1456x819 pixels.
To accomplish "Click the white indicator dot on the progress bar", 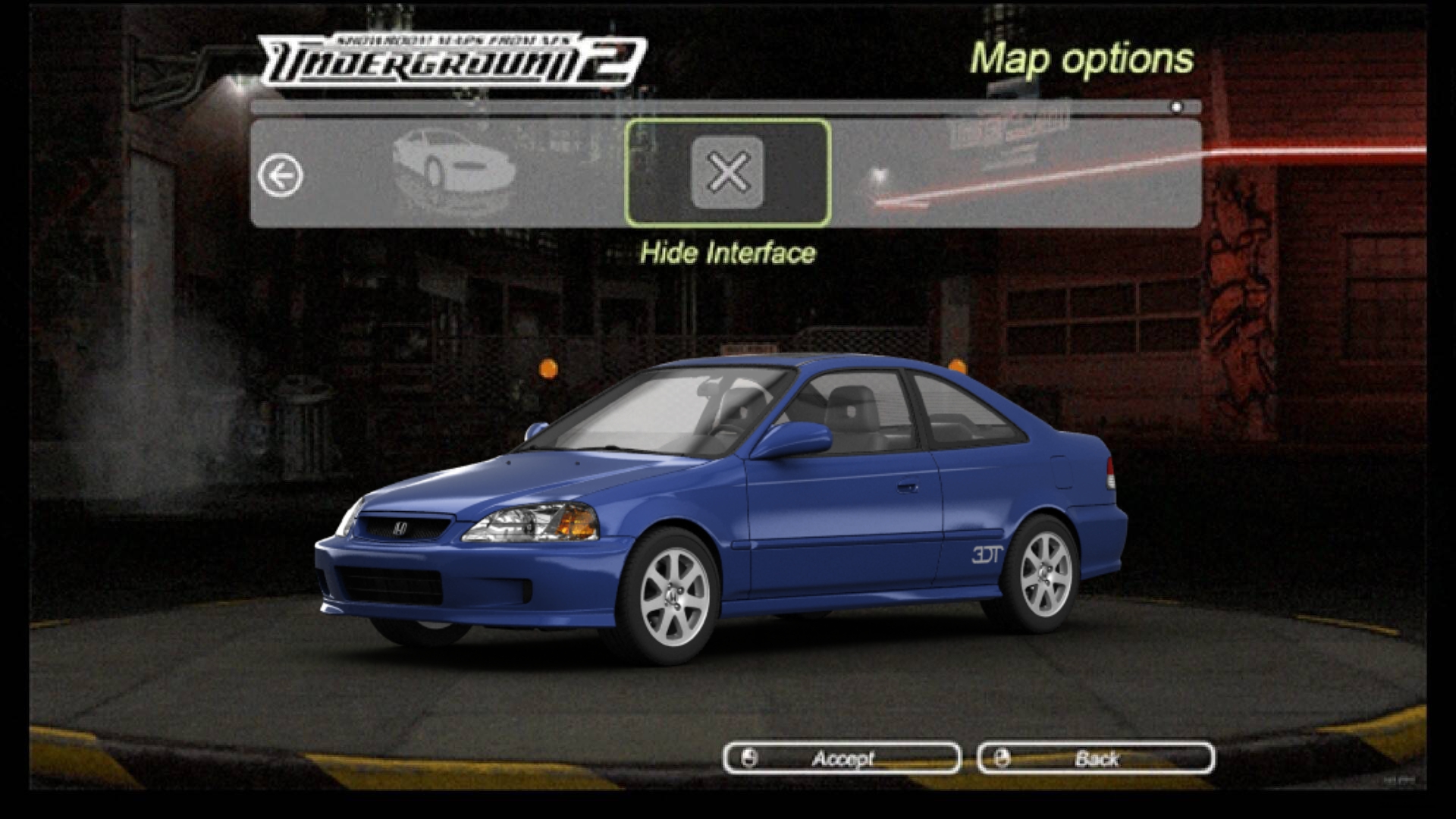I will tap(1175, 108).
